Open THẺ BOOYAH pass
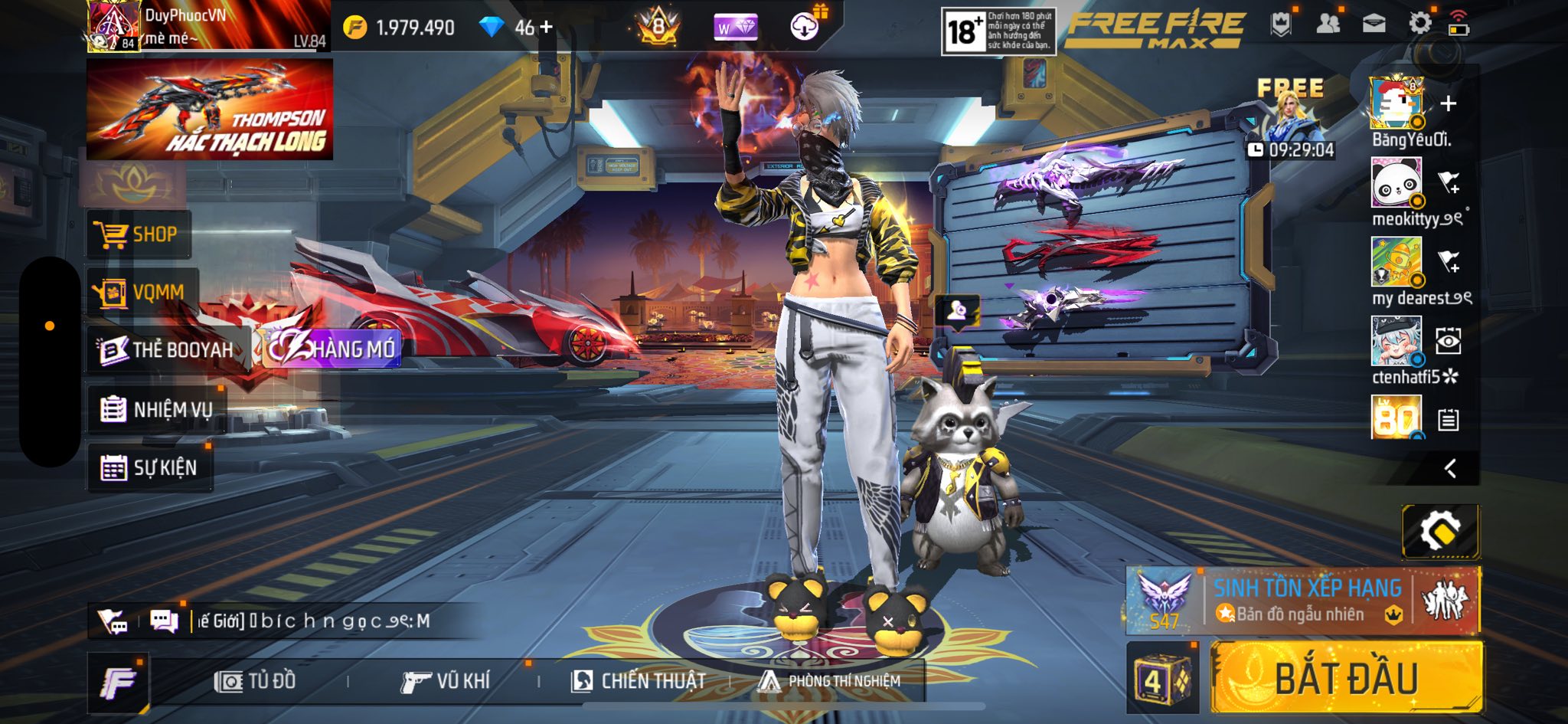This screenshot has width=1568, height=724. (x=168, y=350)
